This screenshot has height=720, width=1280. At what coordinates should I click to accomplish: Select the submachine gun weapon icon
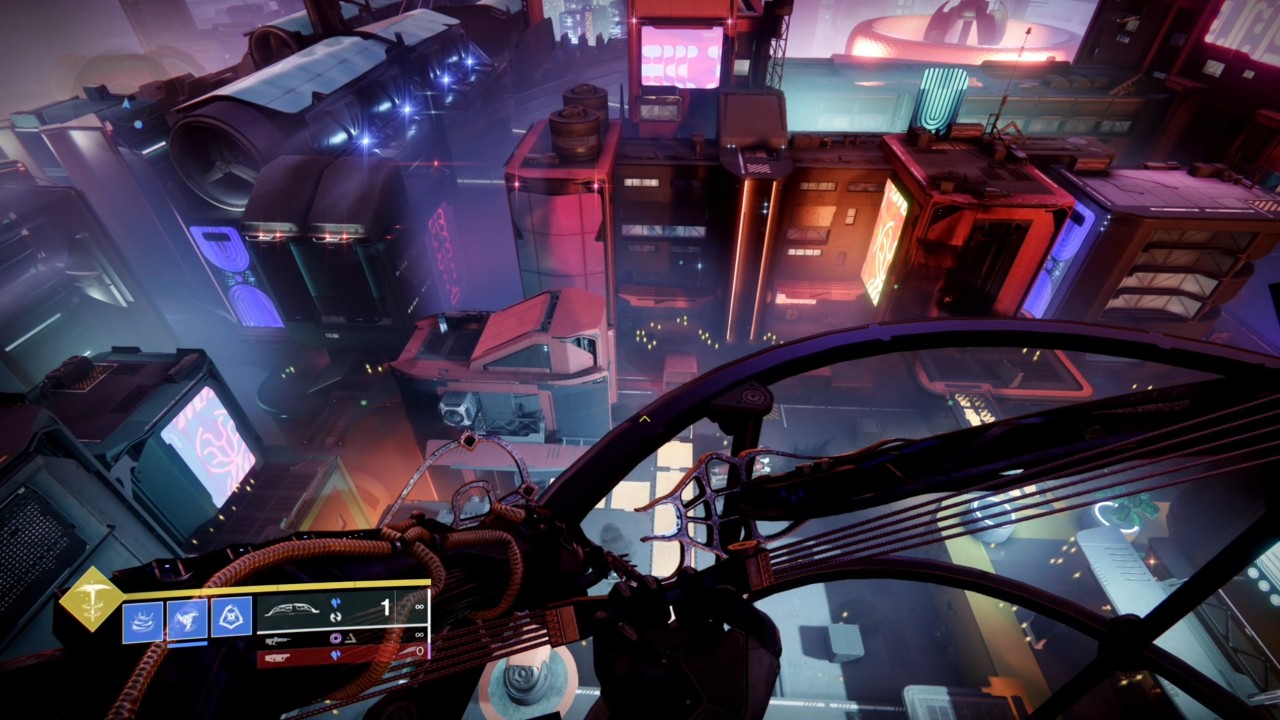pos(277,641)
